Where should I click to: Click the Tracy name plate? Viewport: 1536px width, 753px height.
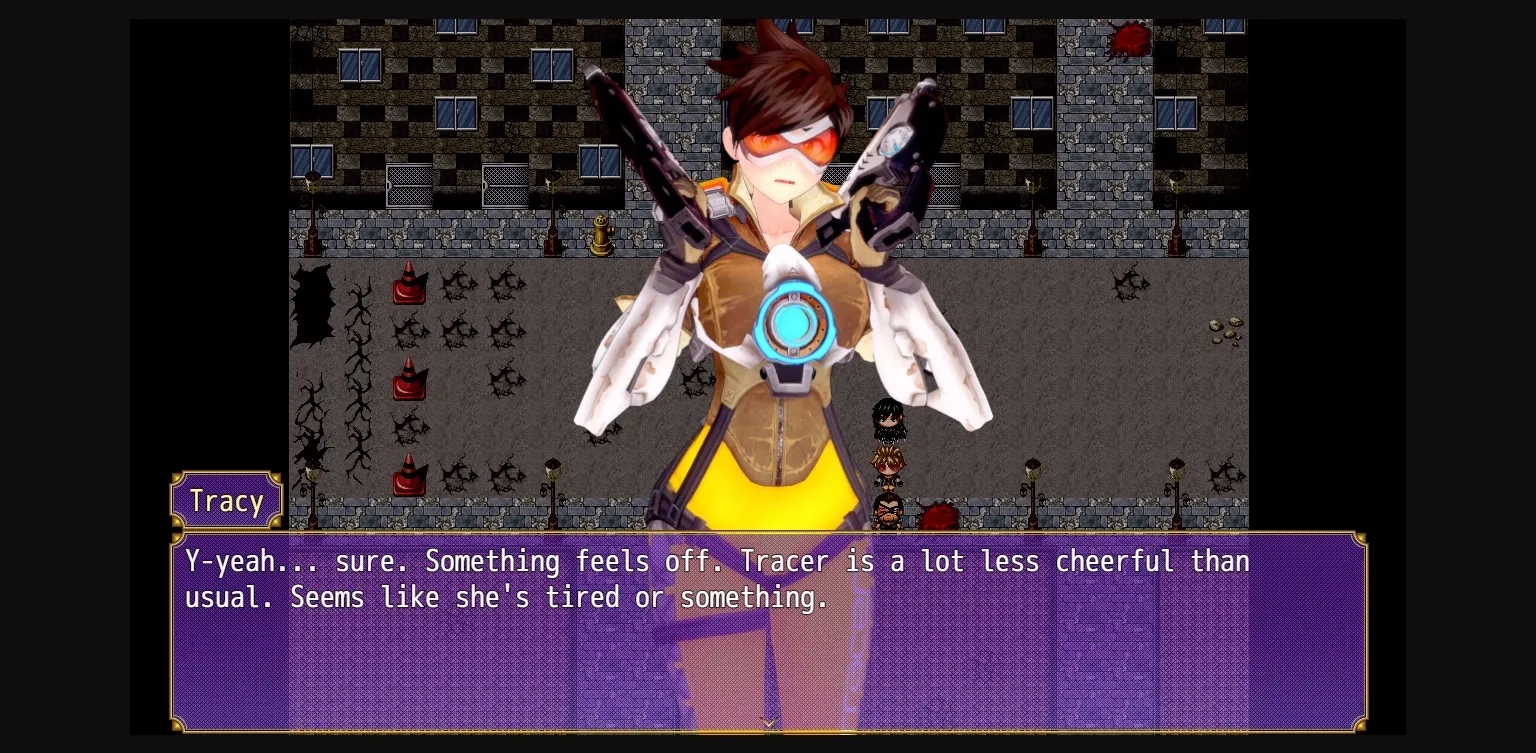226,501
